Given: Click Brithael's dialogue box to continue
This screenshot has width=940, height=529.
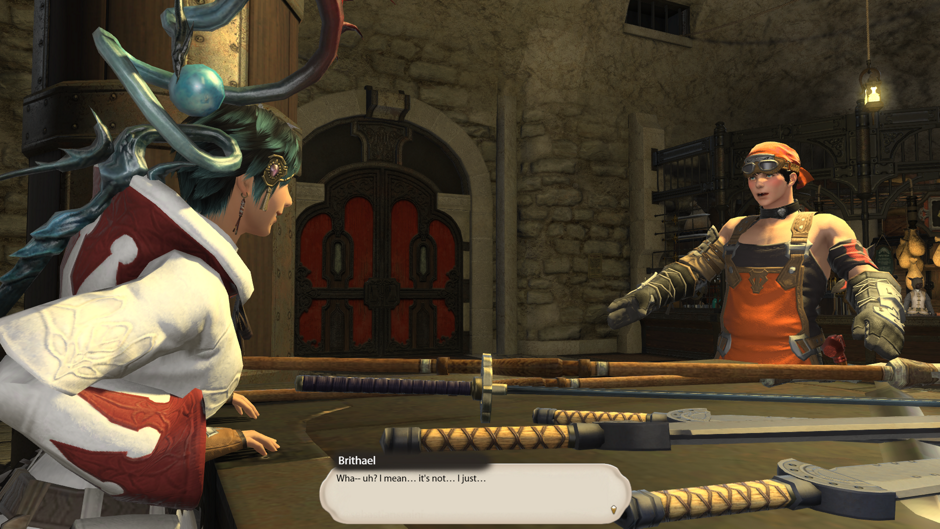Looking at the screenshot, I should [474, 492].
